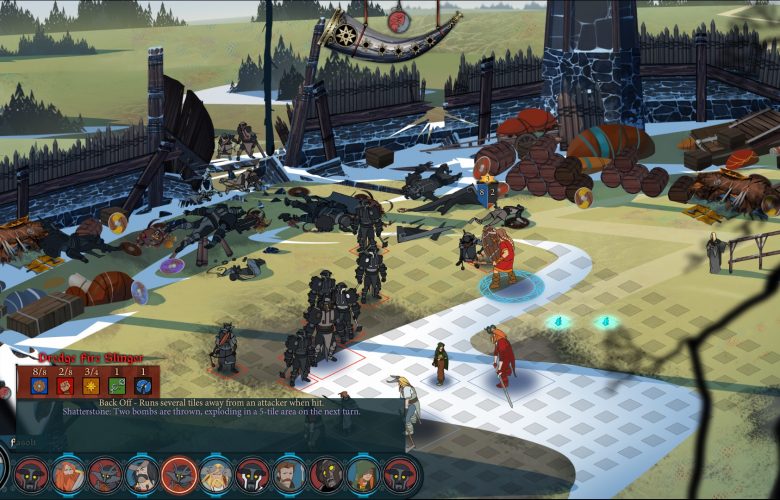Select the highlighted active dredge portrait
Viewport: 780px width, 500px height.
(179, 475)
